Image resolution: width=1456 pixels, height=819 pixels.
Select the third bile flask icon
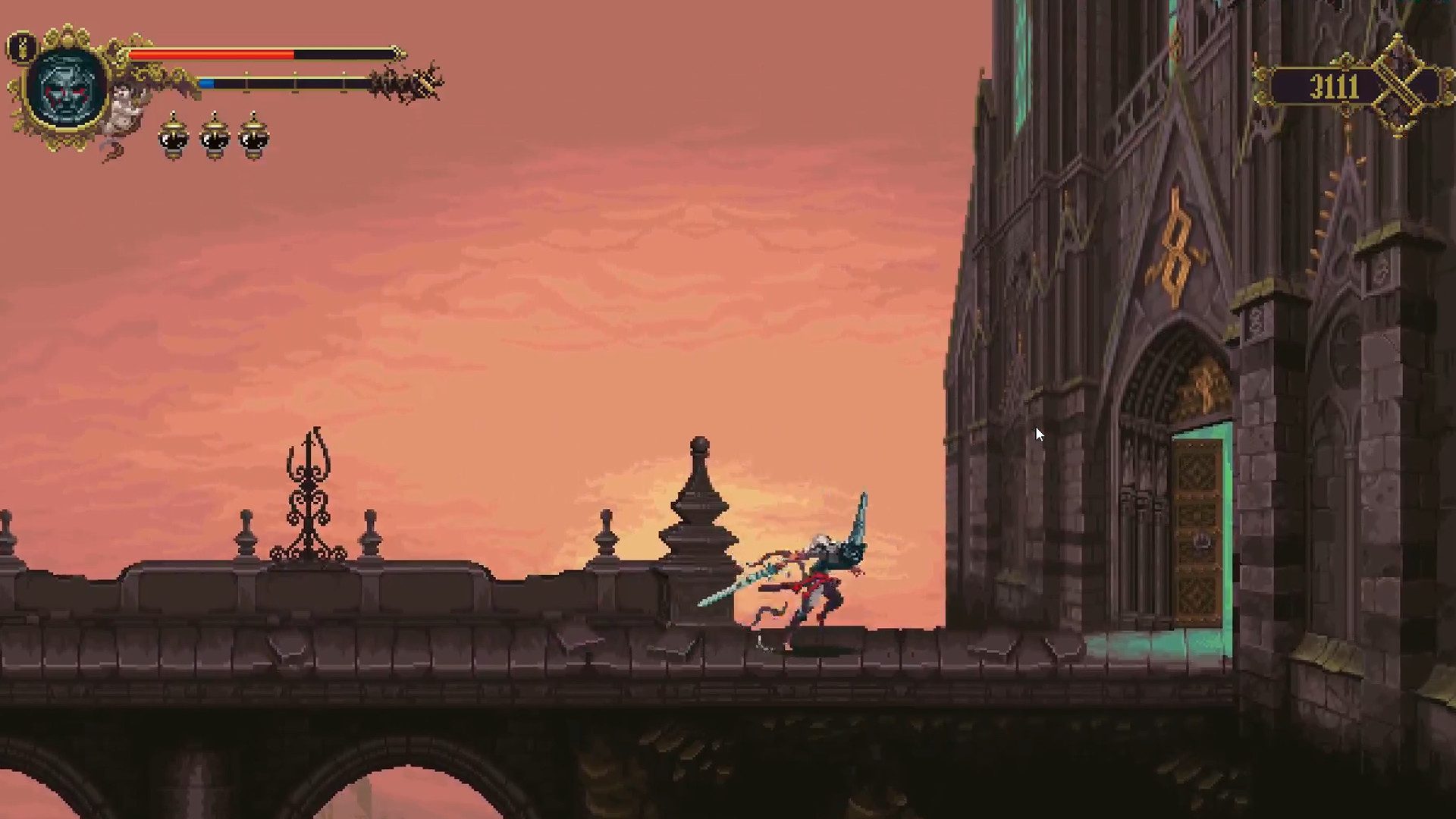click(253, 136)
